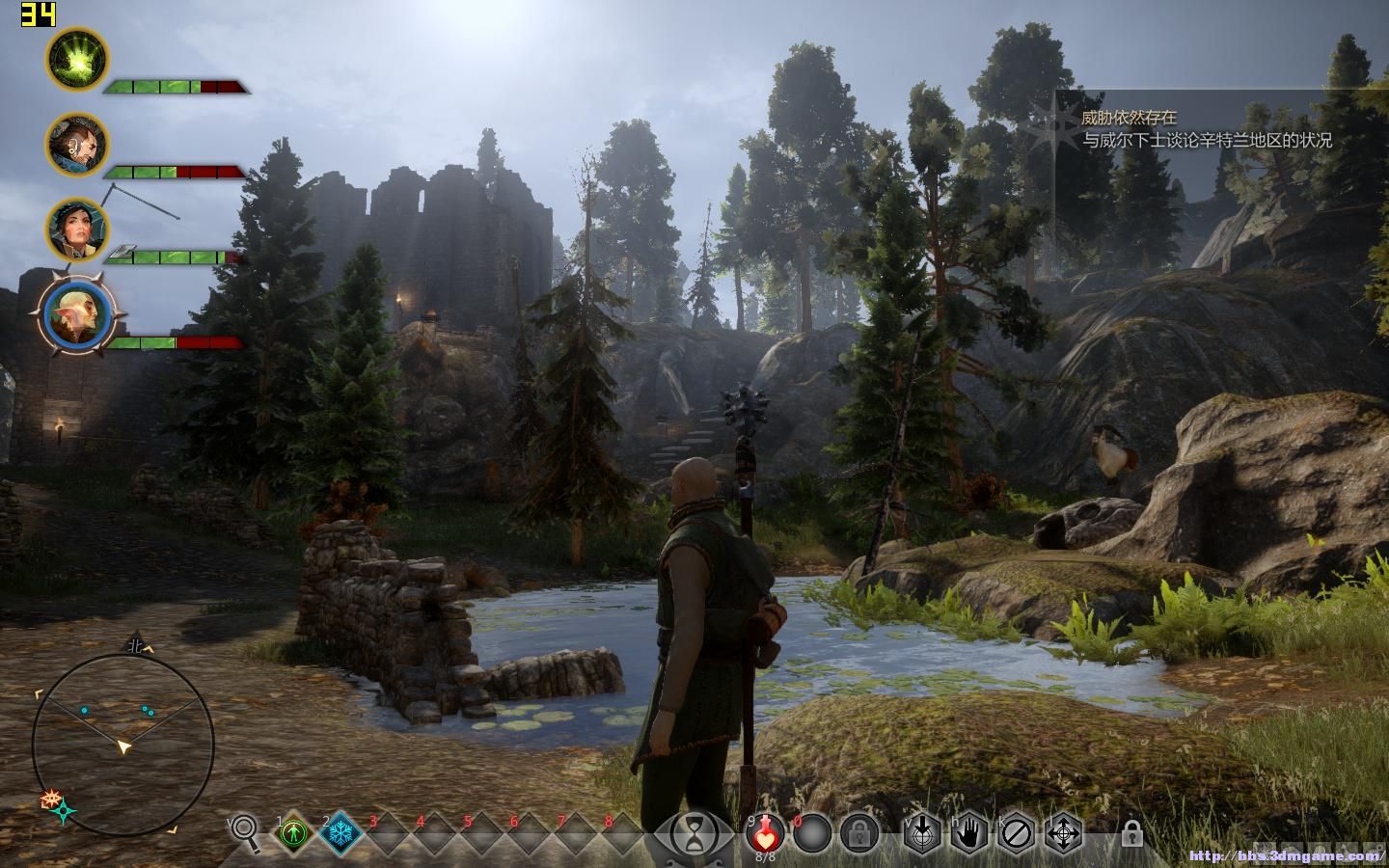Viewport: 1389px width, 868px height.
Task: Use the green figure ability in slot 1
Action: coord(293,832)
